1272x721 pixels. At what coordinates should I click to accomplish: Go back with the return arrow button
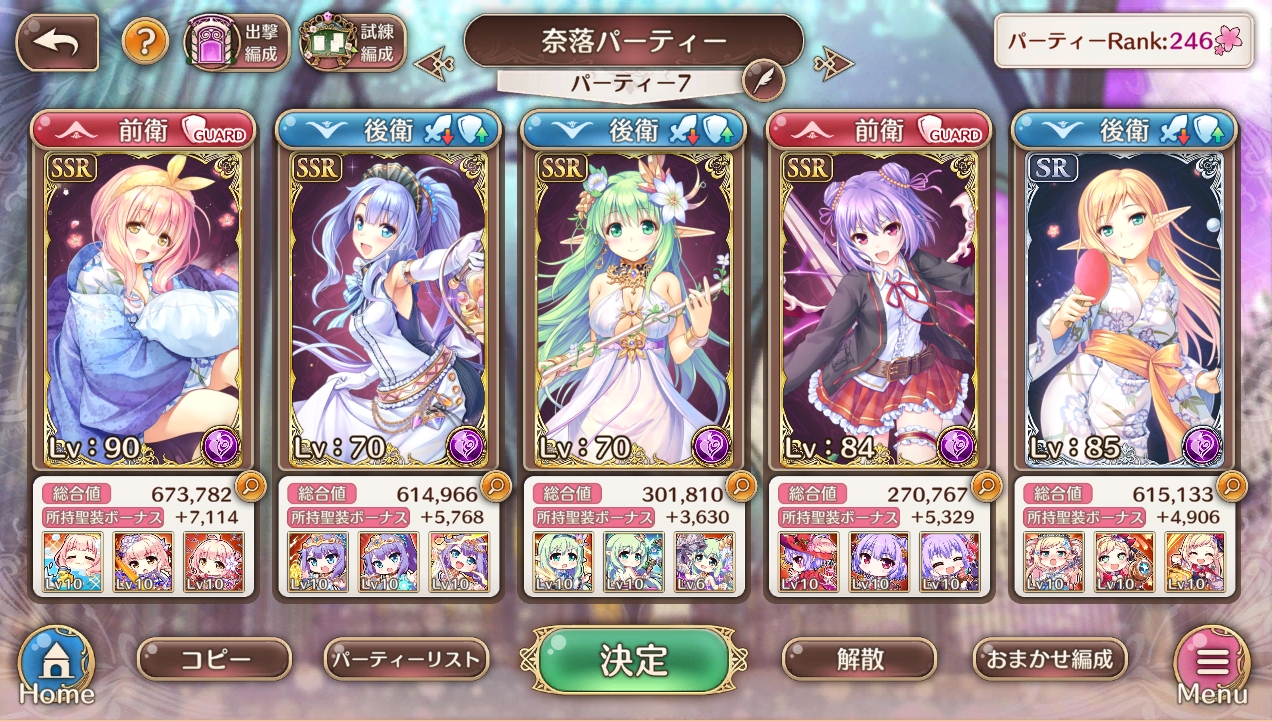pyautogui.click(x=57, y=42)
